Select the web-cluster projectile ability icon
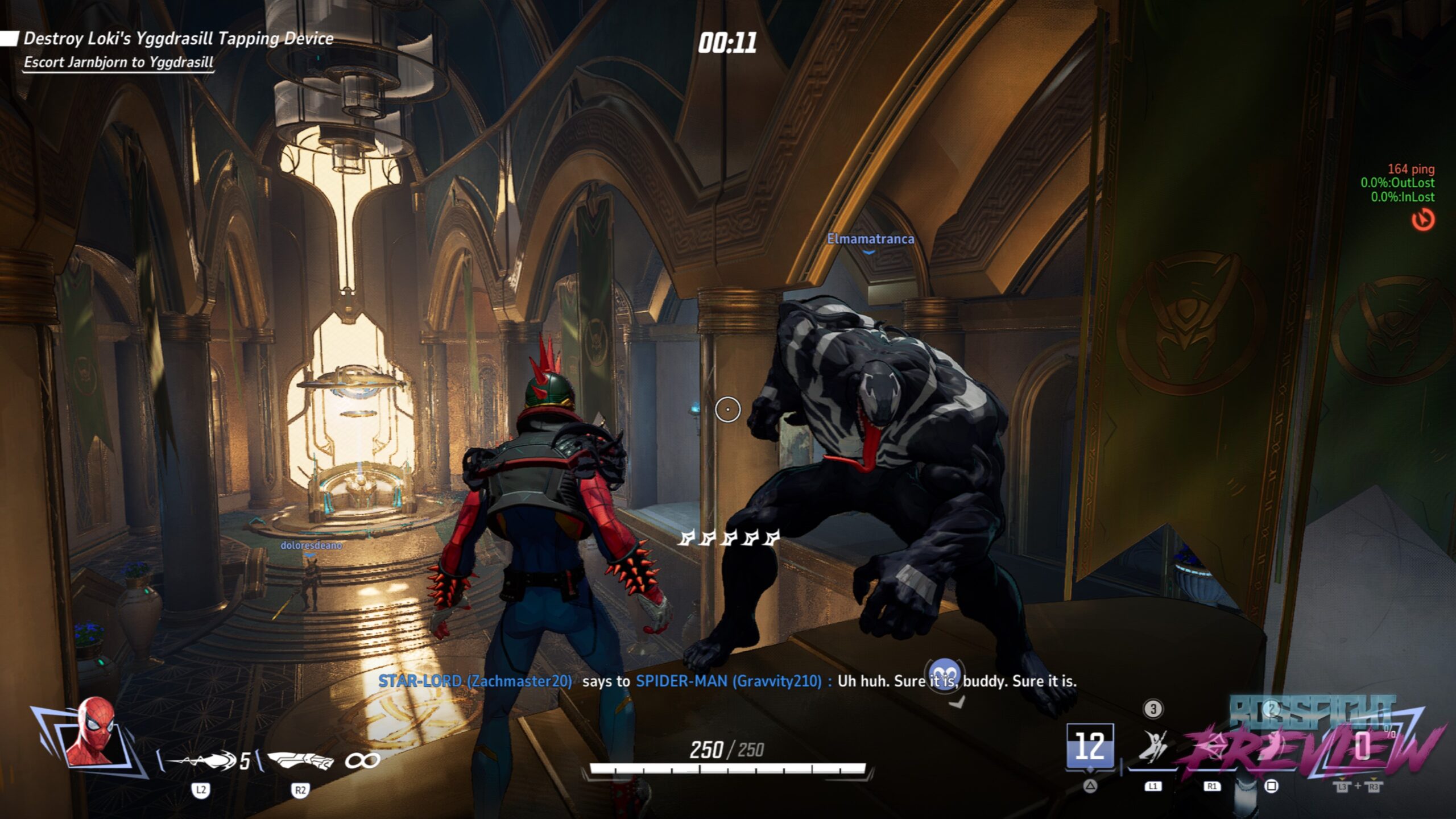1456x819 pixels. point(202,760)
